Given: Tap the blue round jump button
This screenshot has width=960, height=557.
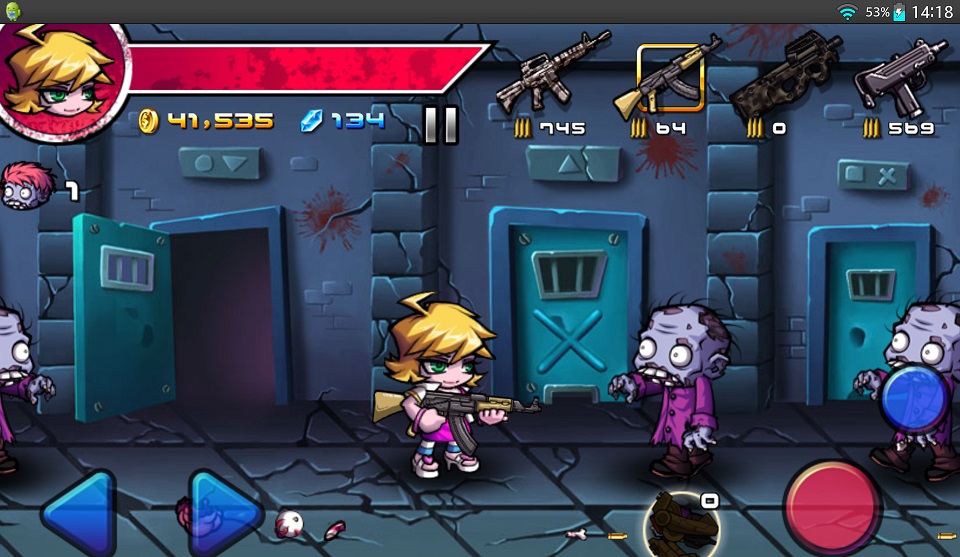Looking at the screenshot, I should click(x=915, y=399).
